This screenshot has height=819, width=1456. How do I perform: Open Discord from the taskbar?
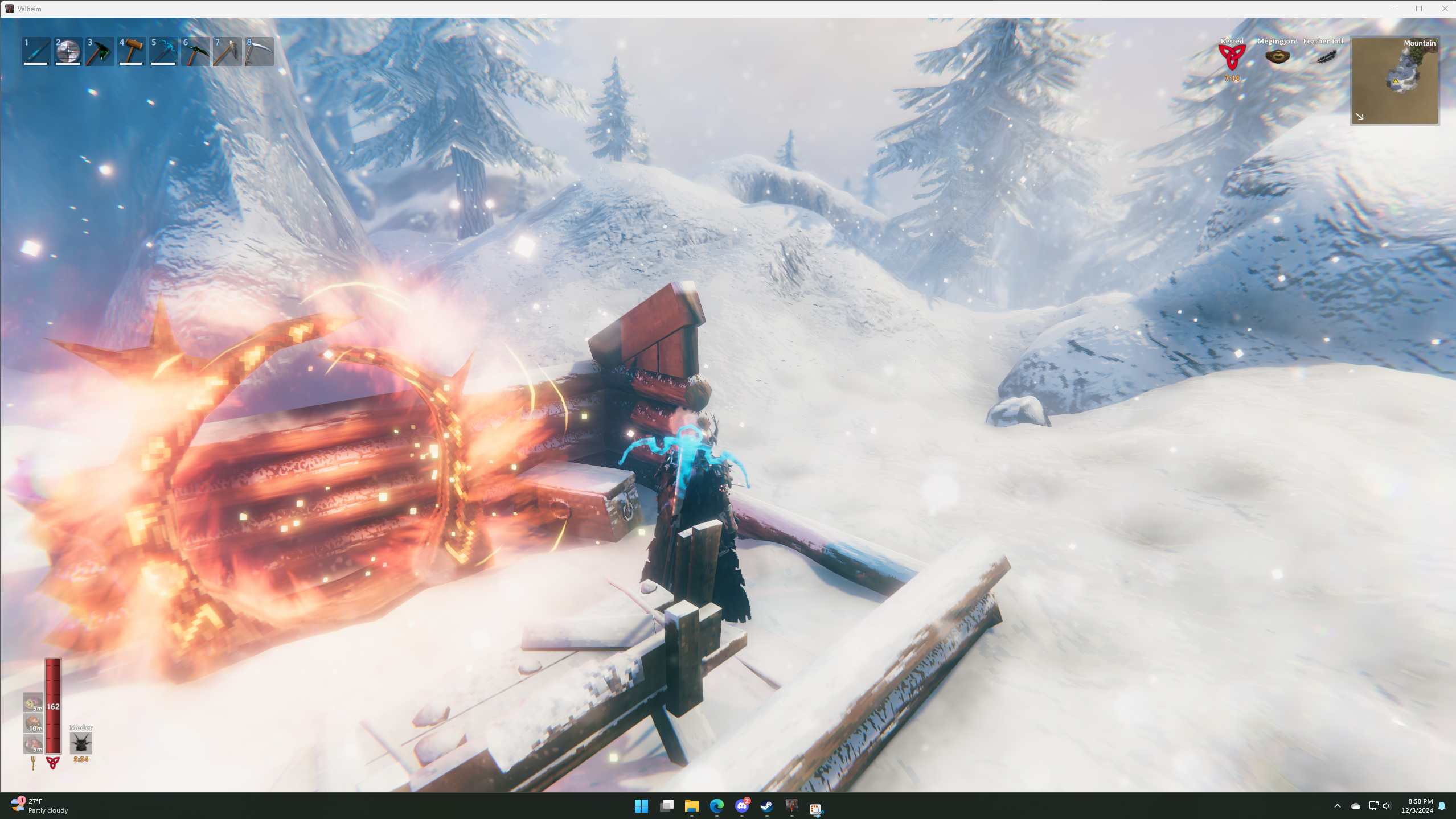pos(741,806)
